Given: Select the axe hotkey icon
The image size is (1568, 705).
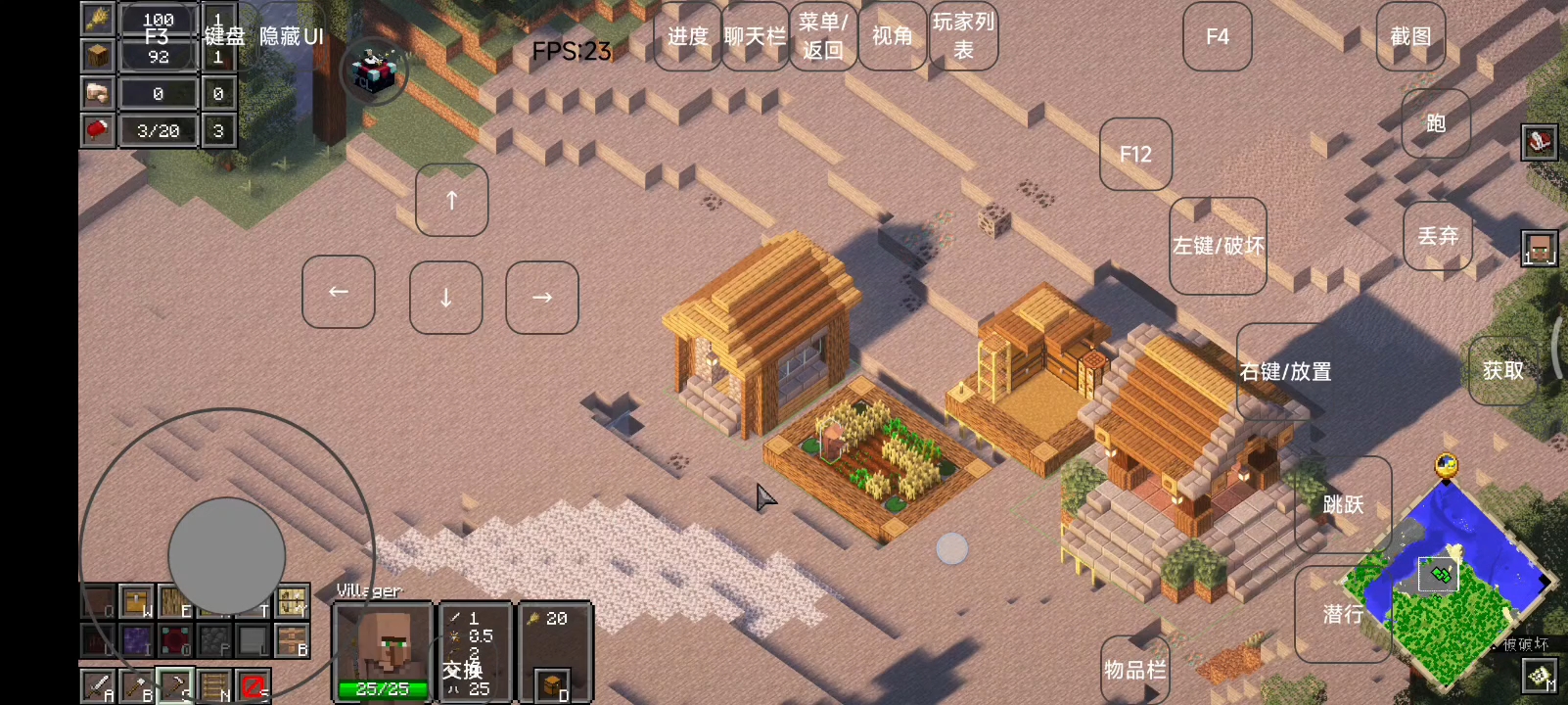Looking at the screenshot, I should point(138,683).
